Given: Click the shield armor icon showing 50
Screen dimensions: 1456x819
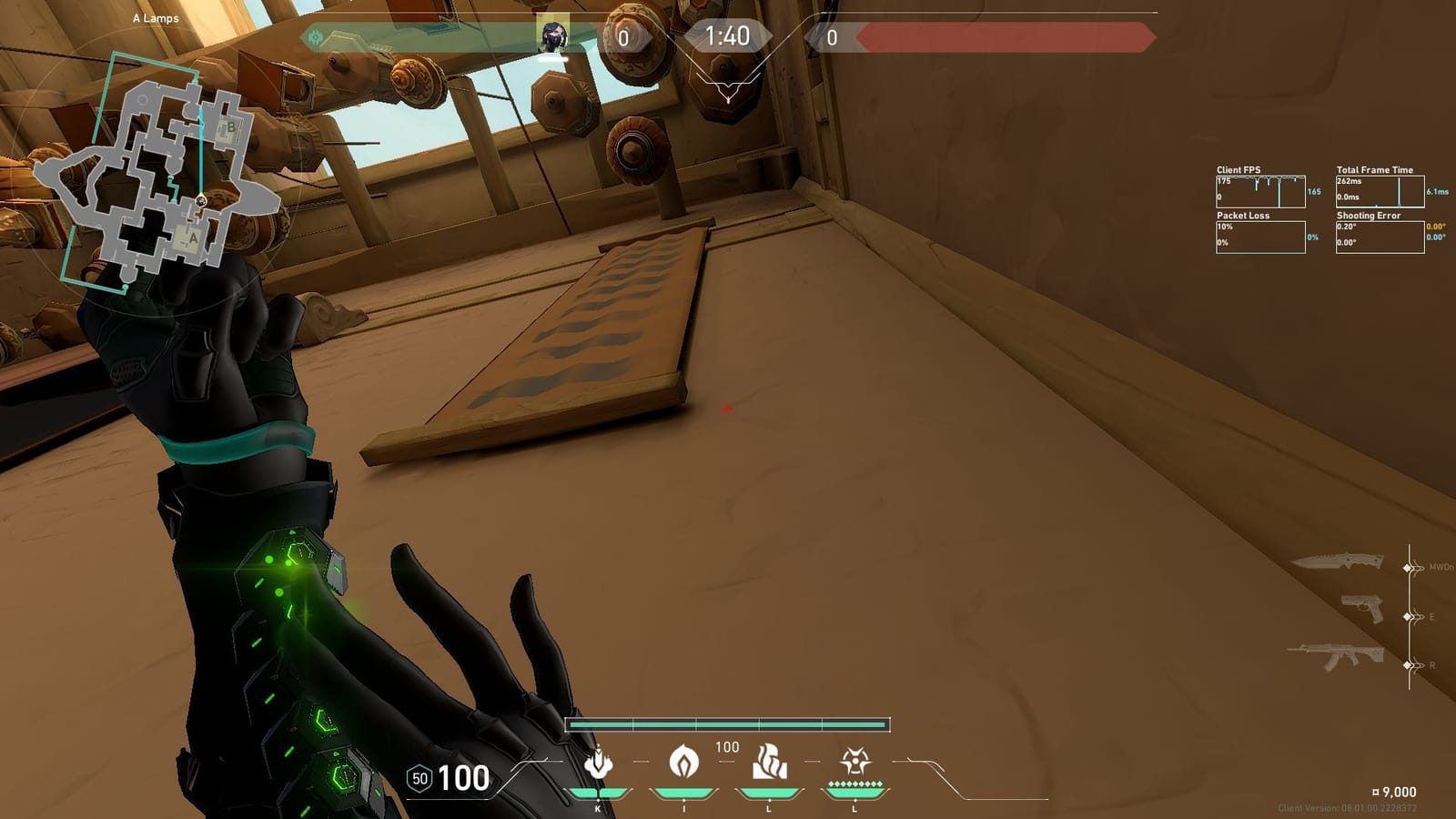Looking at the screenshot, I should tap(420, 779).
